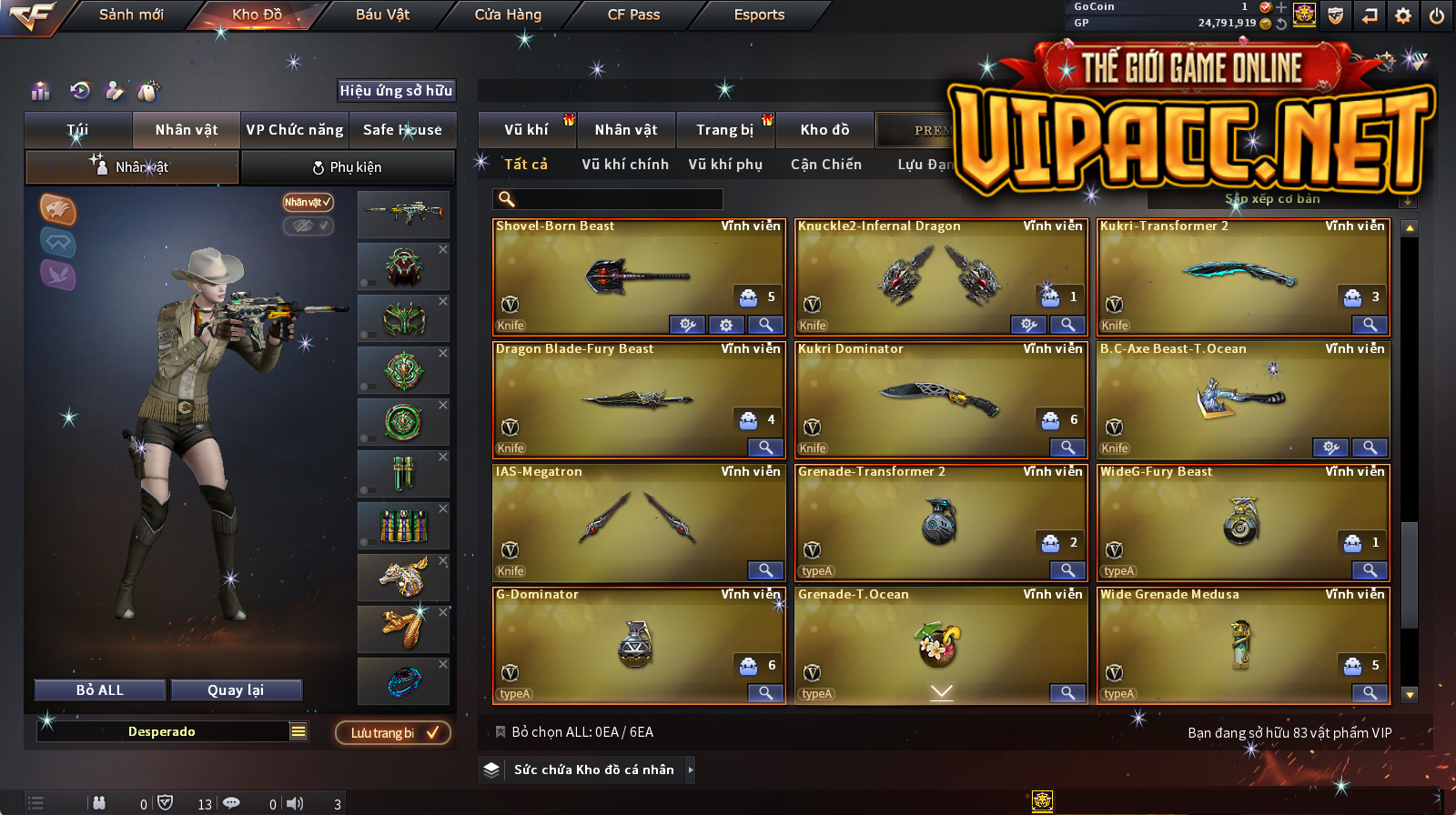This screenshot has width=1456, height=815.
Task: Show the Vũ khí chính category
Action: point(625,165)
